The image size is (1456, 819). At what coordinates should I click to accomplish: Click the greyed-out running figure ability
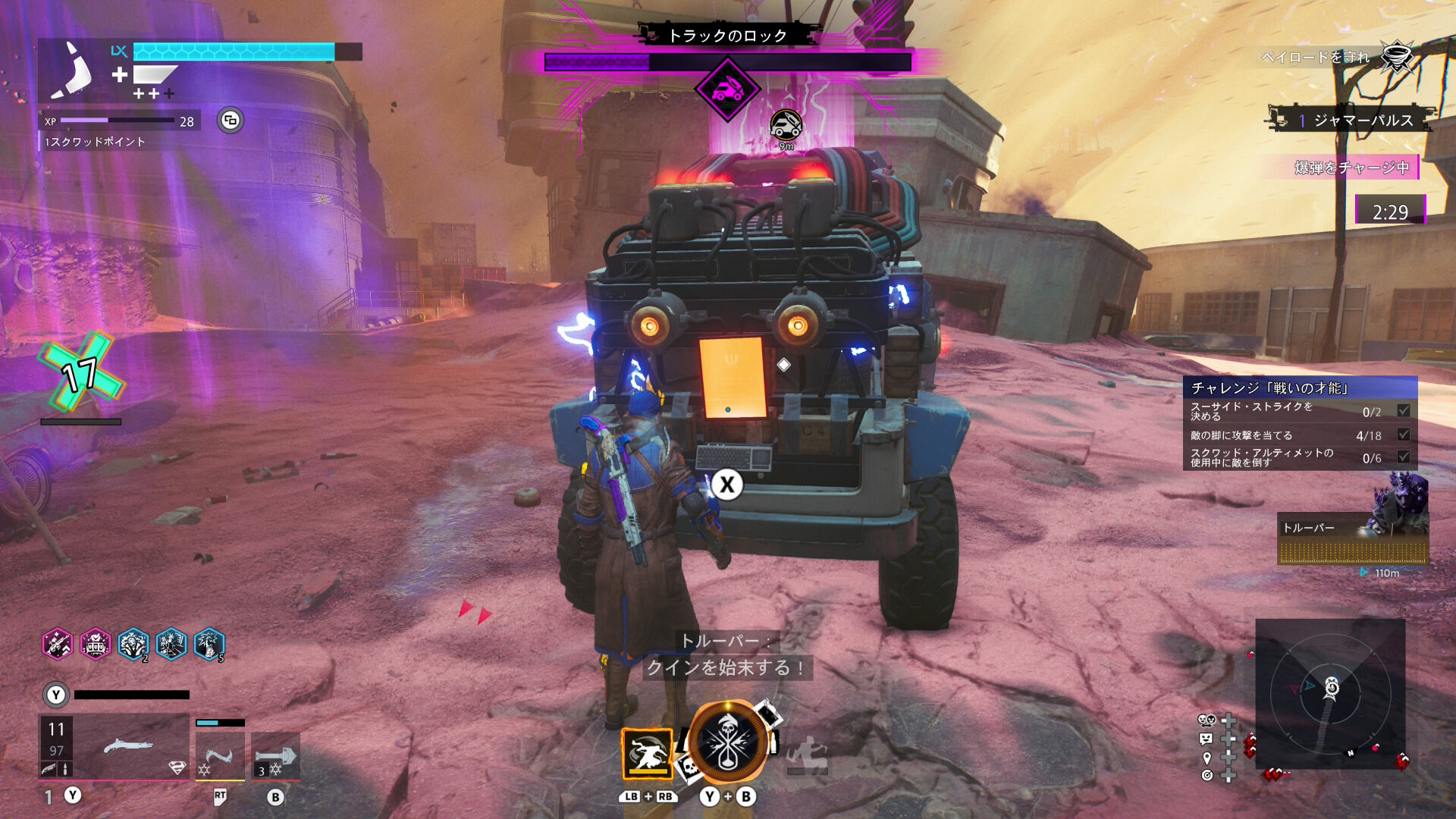[807, 754]
